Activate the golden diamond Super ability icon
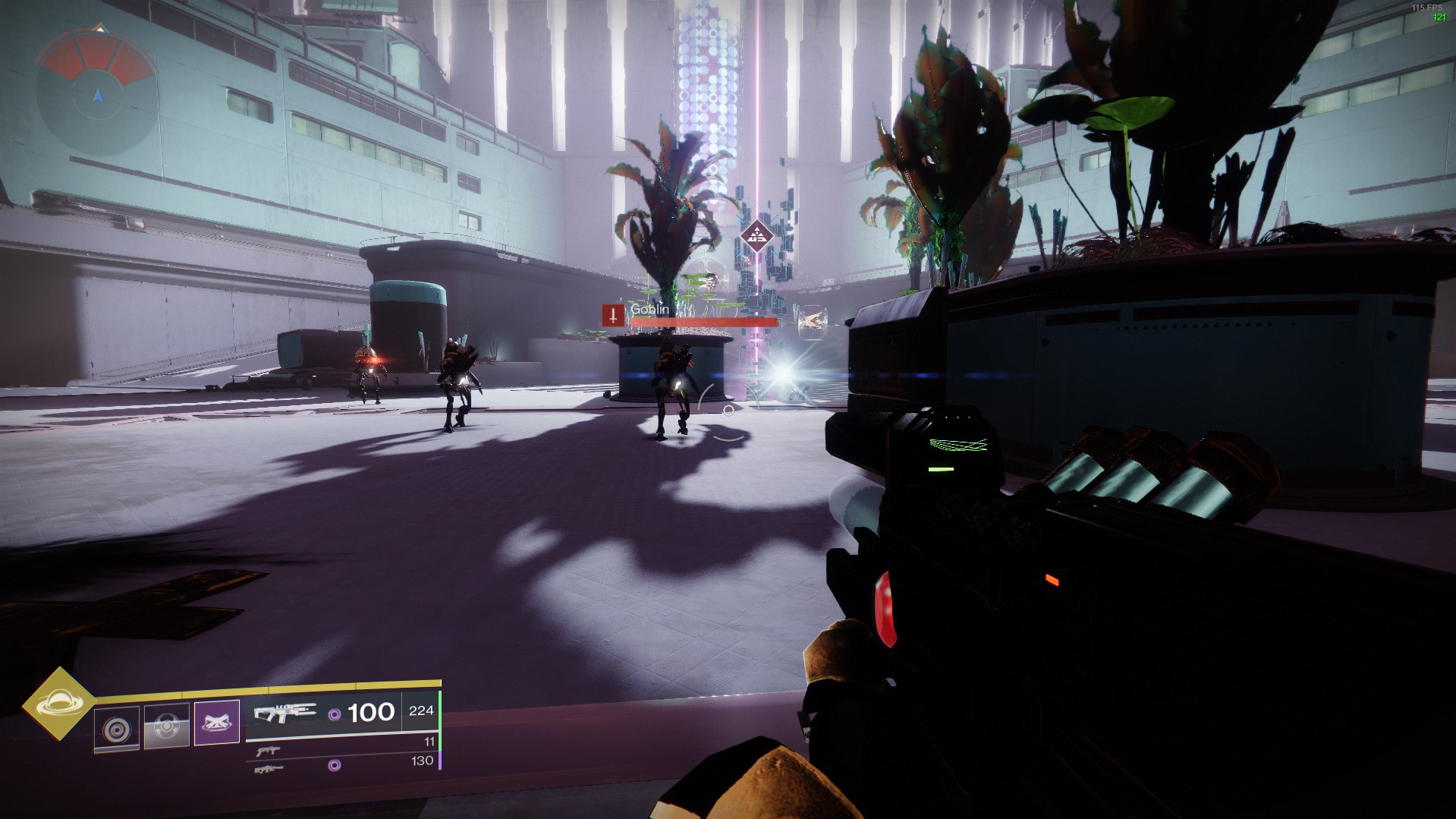 click(58, 704)
